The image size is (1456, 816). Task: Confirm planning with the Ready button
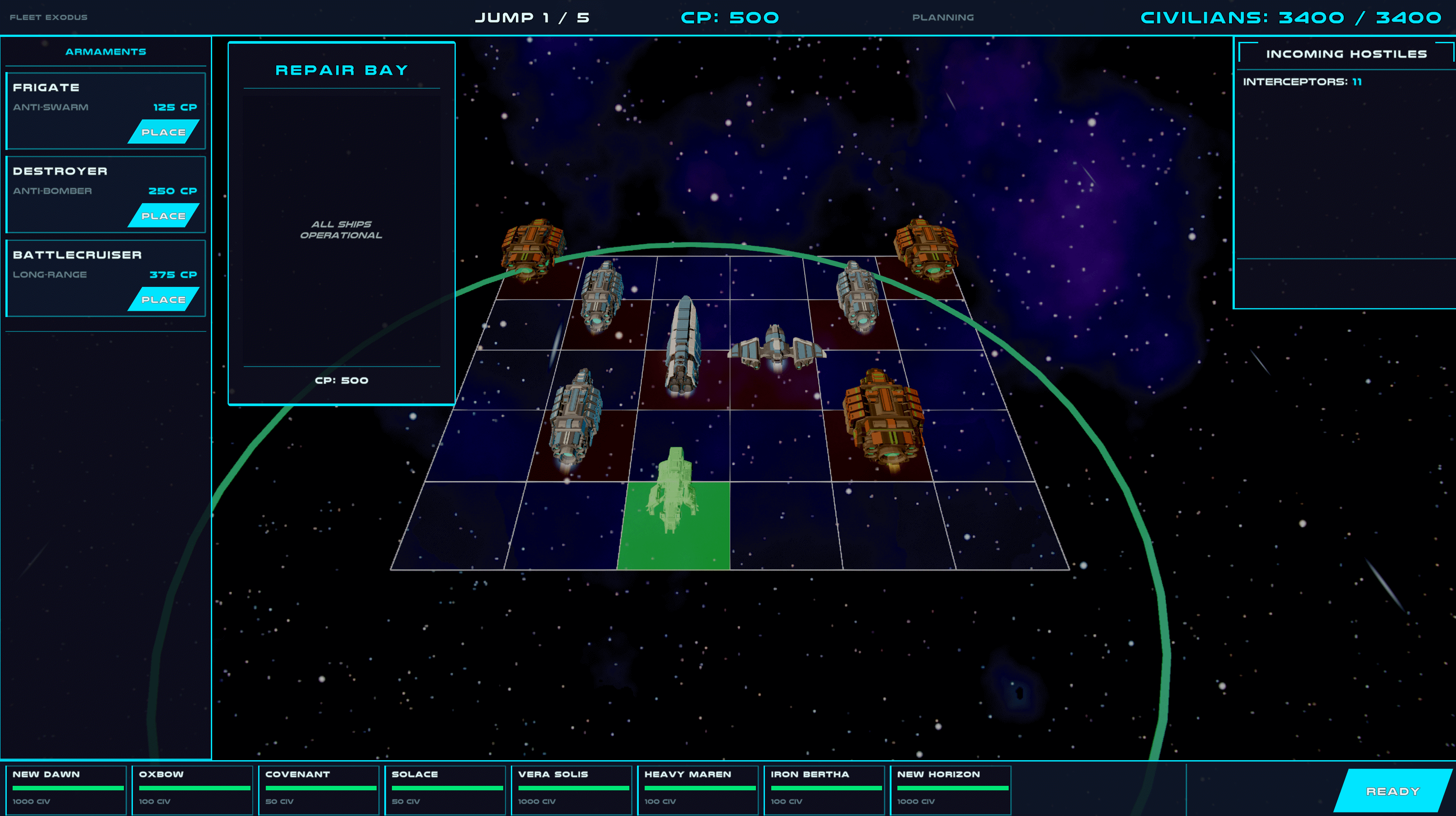pos(1392,791)
